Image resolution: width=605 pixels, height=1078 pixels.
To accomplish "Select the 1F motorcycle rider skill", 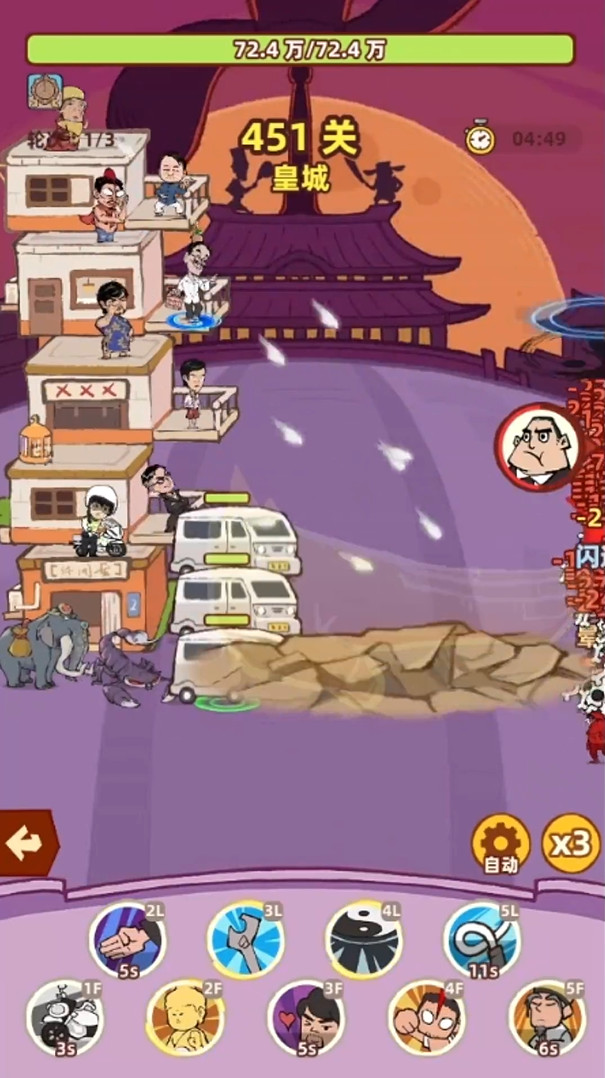I will 64,1017.
